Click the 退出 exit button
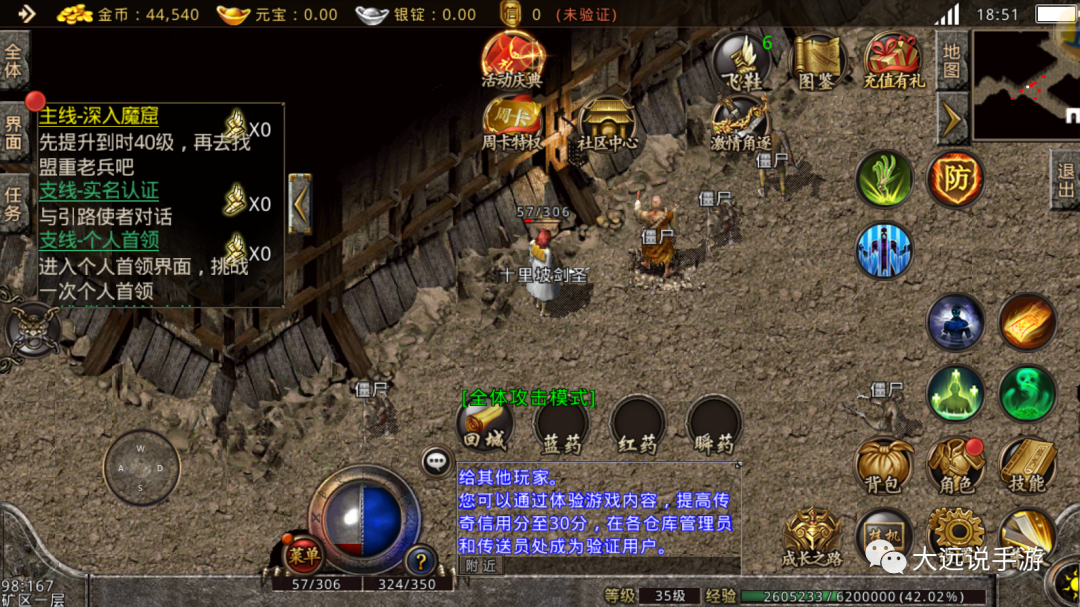 [1065, 180]
